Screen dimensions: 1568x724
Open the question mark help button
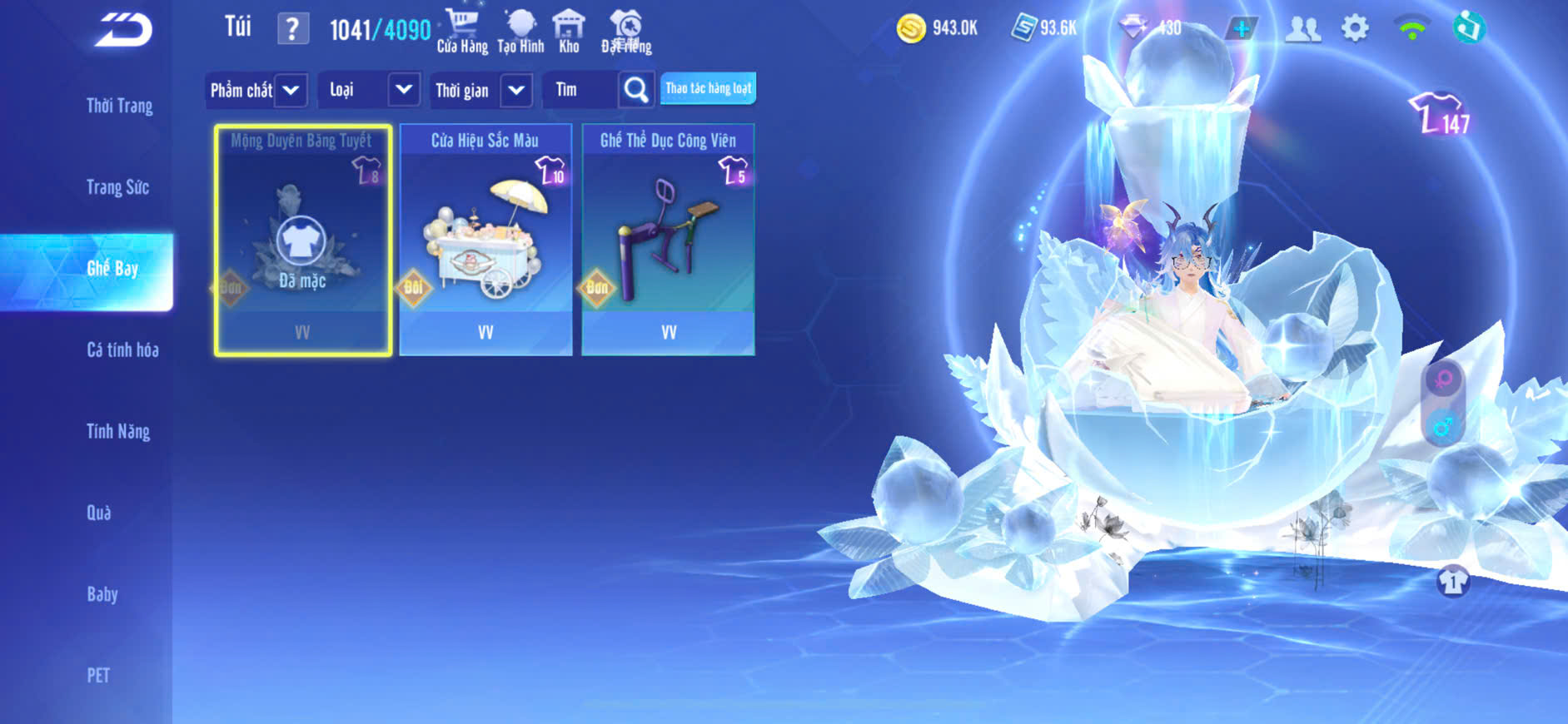tap(292, 29)
